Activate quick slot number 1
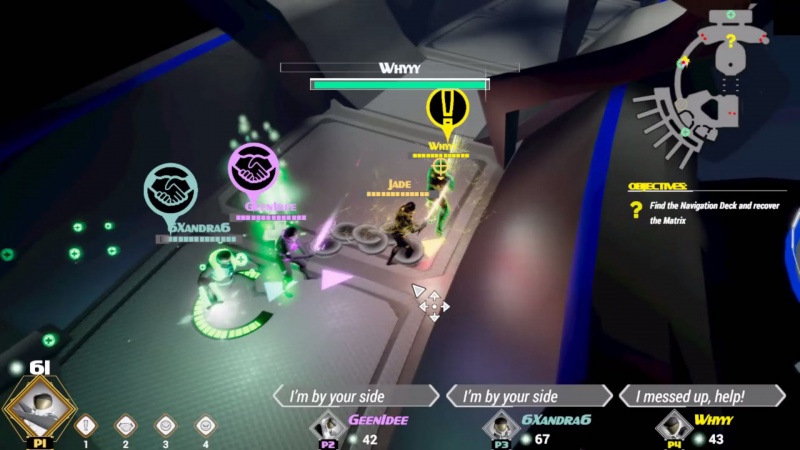Viewport: 800px width, 450px height. 86,425
